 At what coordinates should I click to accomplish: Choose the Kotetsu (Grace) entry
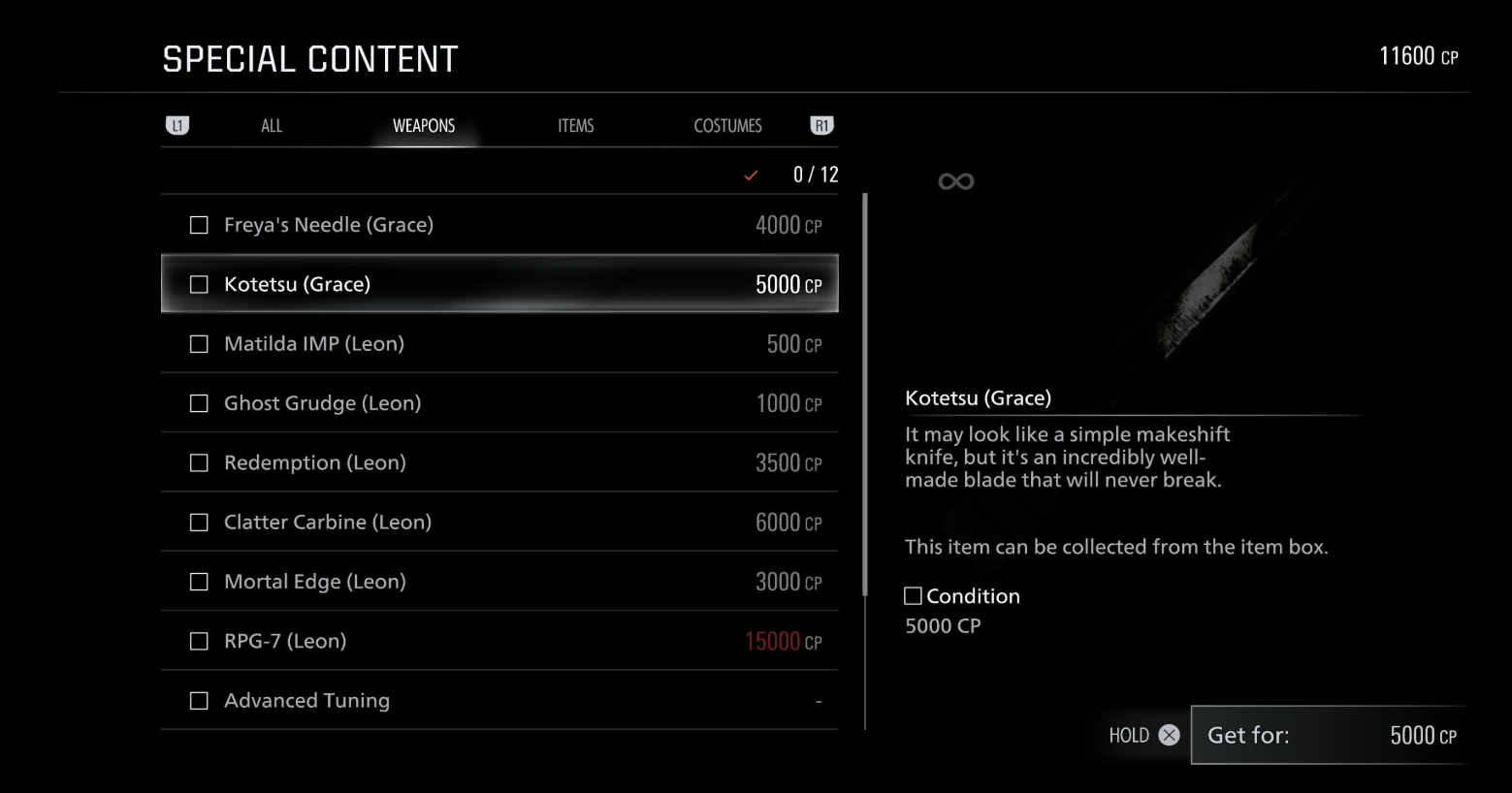(499, 284)
